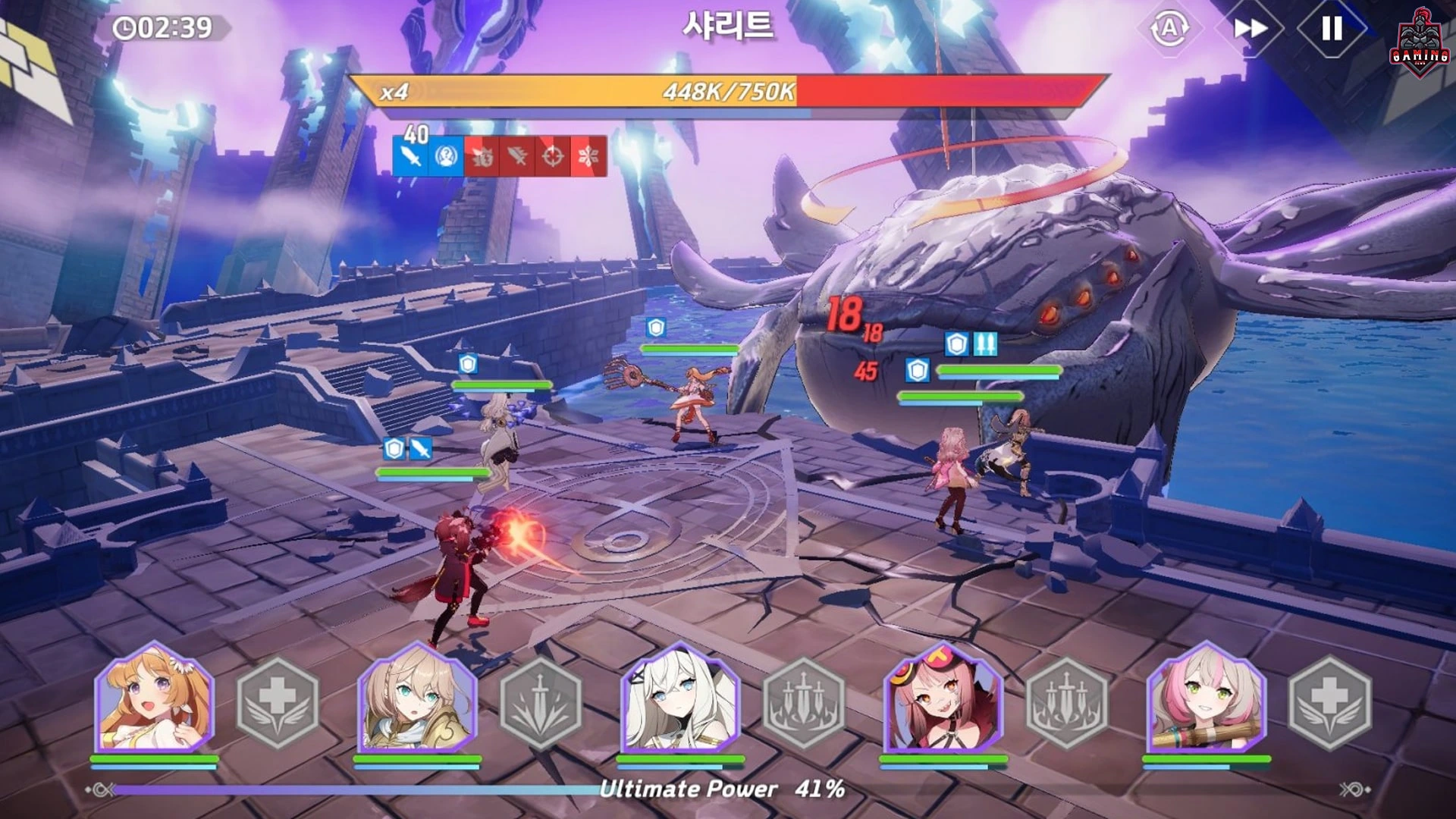This screenshot has width=1456, height=819.
Task: Activate the fast-forward speed button
Action: click(1250, 29)
